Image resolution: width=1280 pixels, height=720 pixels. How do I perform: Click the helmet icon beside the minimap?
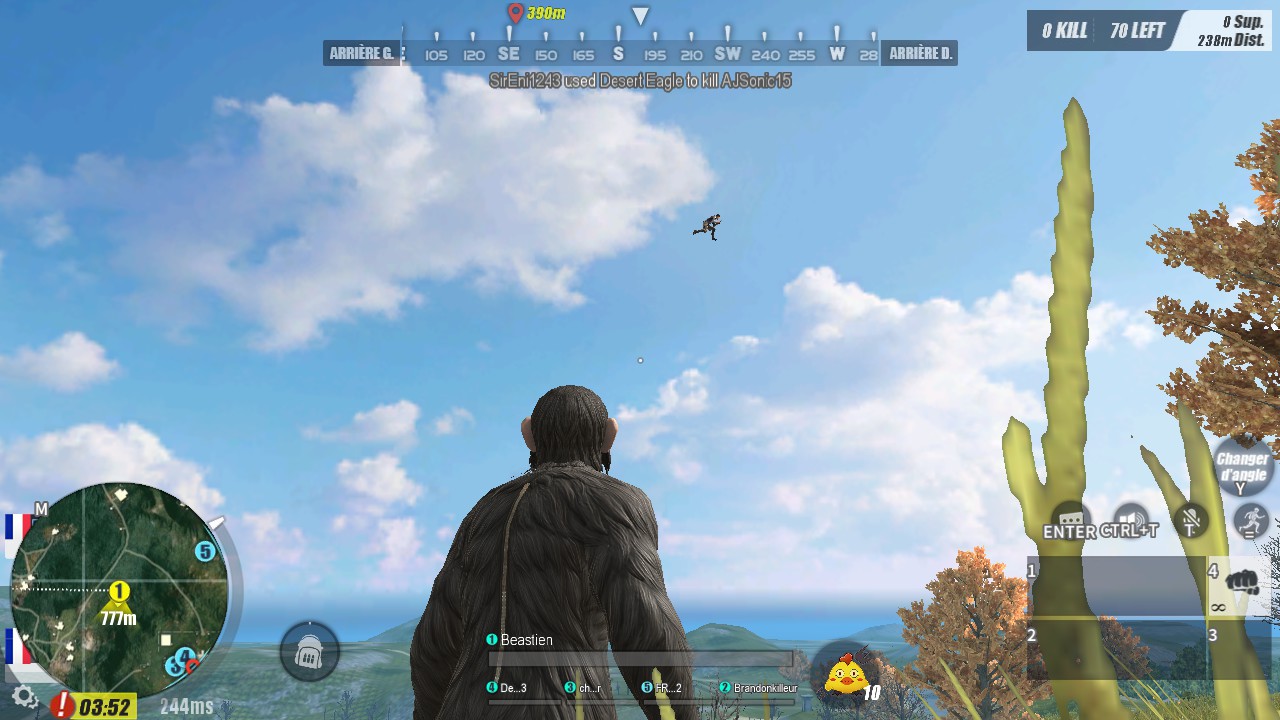click(311, 652)
